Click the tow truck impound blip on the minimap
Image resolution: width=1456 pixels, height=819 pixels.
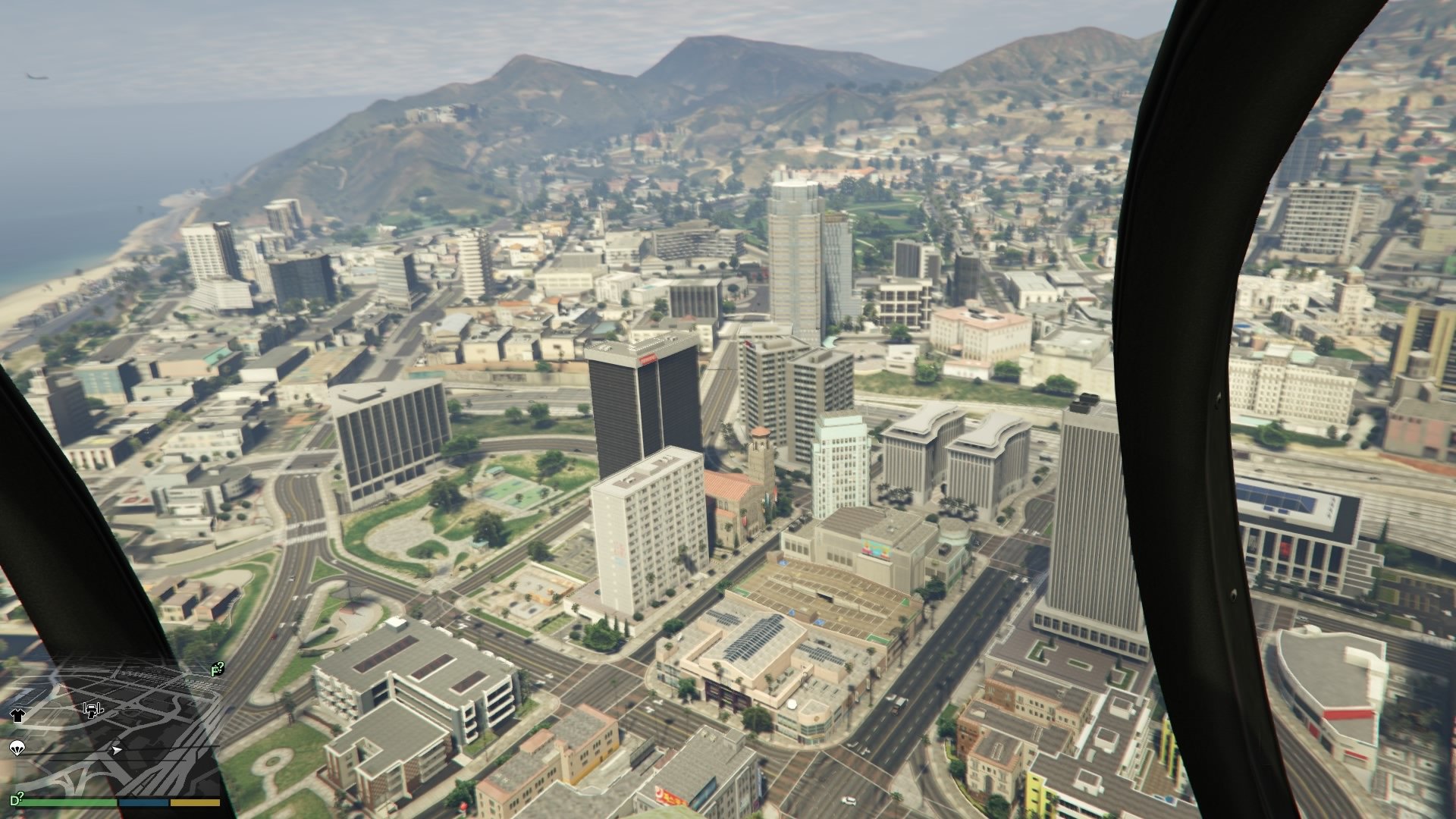93,711
